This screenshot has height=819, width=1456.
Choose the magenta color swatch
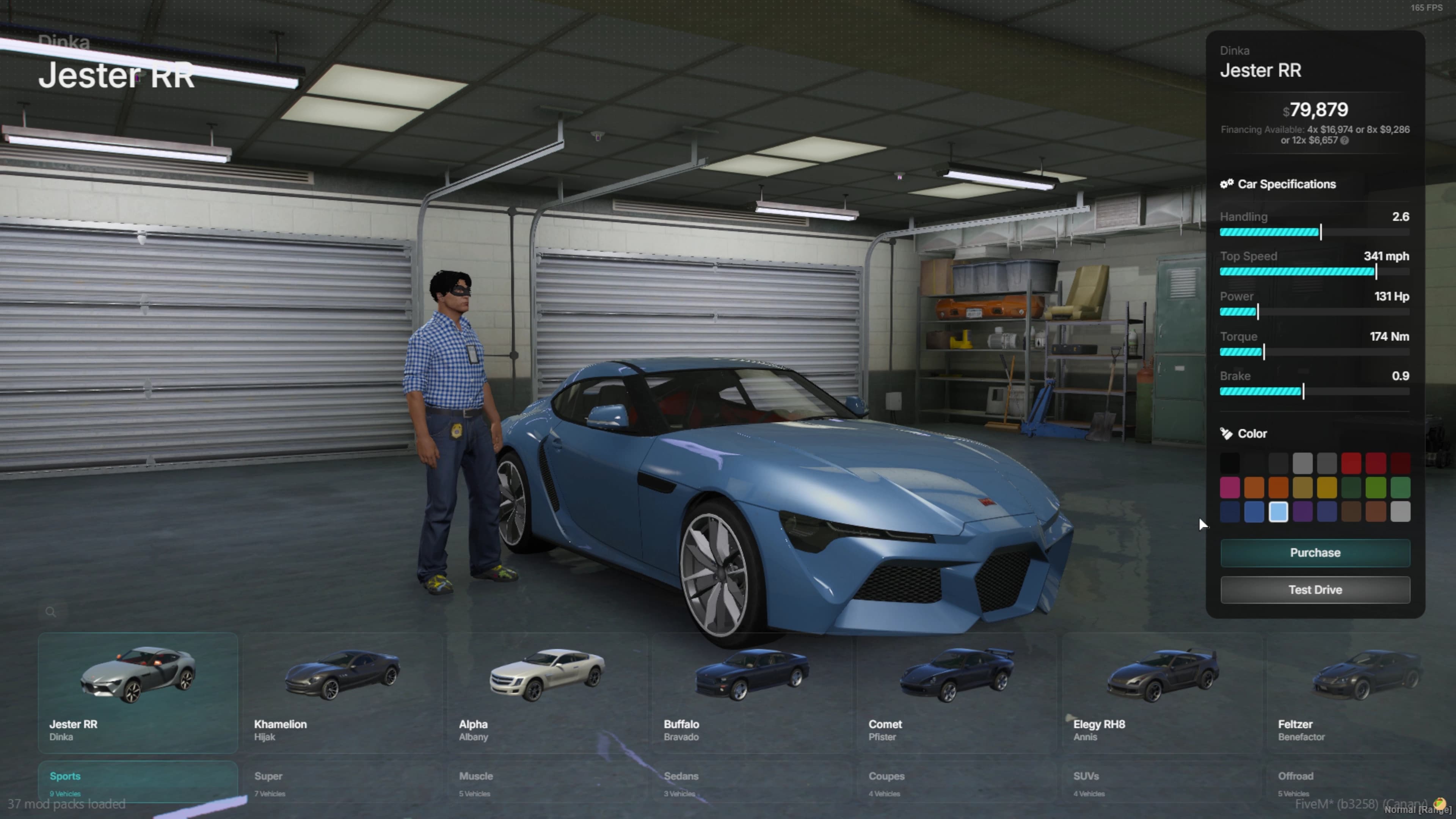[1230, 487]
